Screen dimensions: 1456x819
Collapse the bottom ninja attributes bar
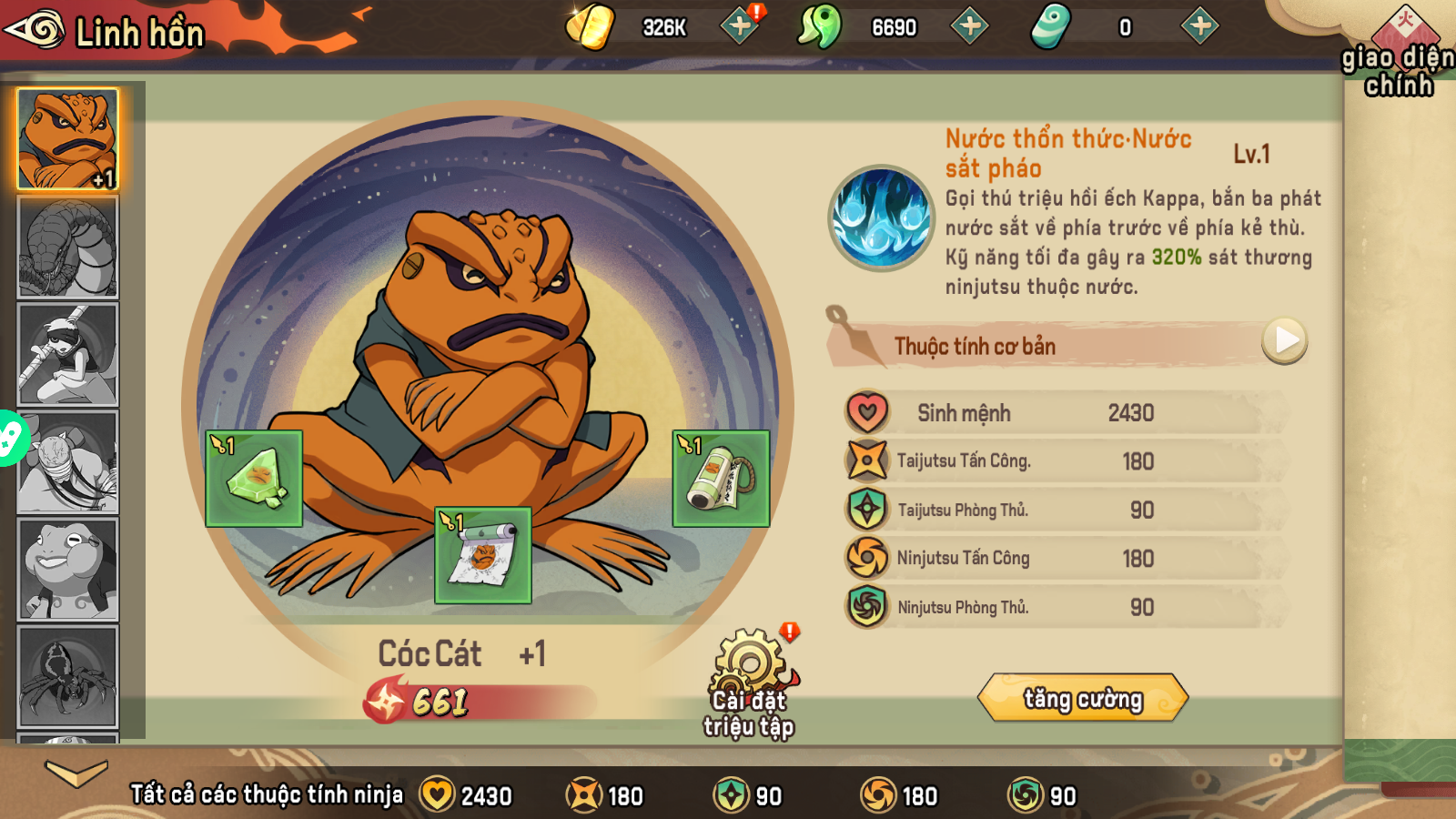76,773
